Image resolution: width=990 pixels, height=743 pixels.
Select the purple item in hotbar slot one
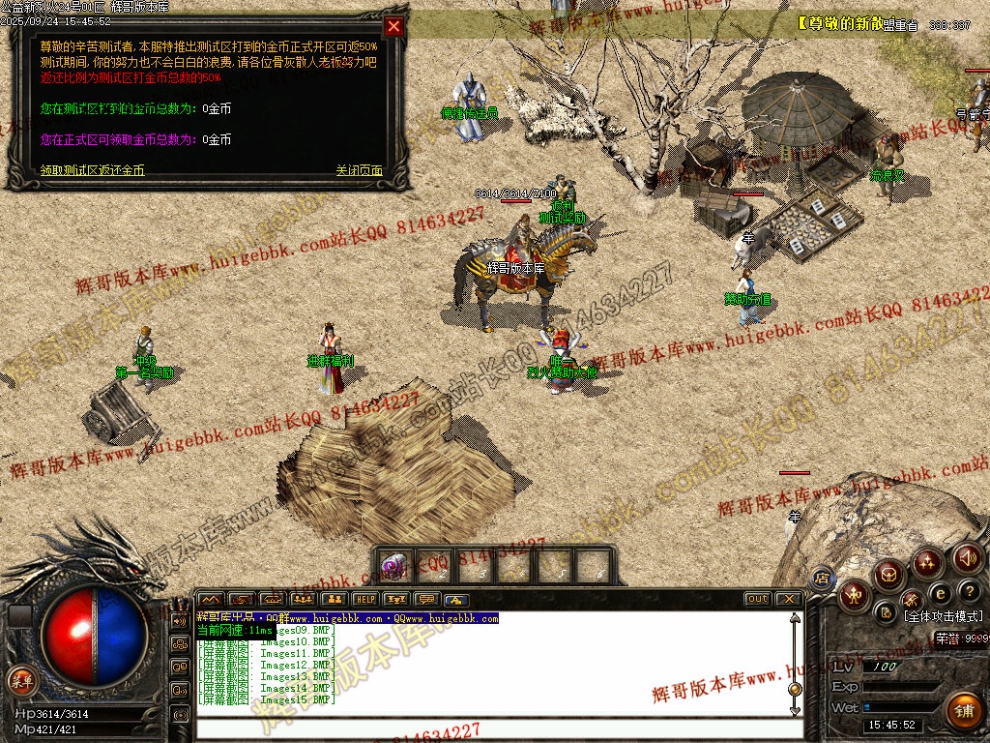point(395,567)
